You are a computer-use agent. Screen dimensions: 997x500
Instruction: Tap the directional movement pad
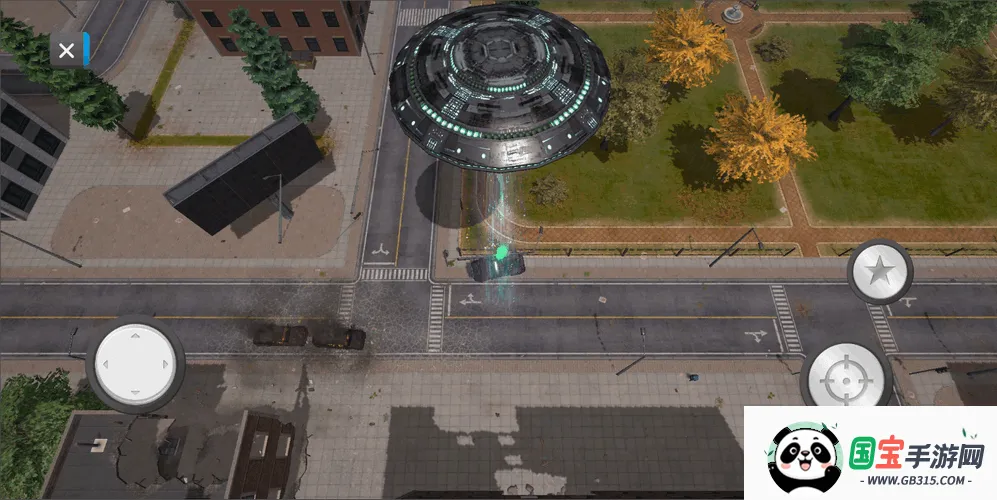[136, 362]
